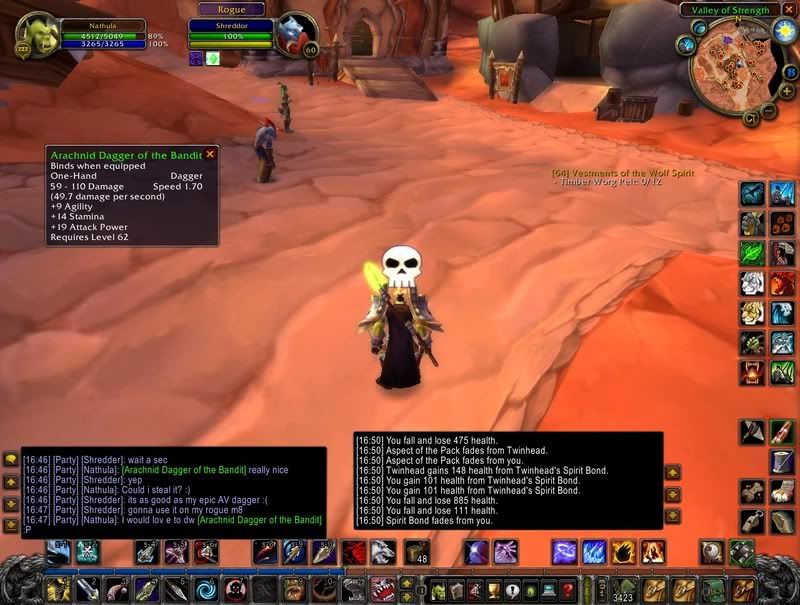Activate the white wolf head ability
The height and width of the screenshot is (605, 800).
click(385, 551)
